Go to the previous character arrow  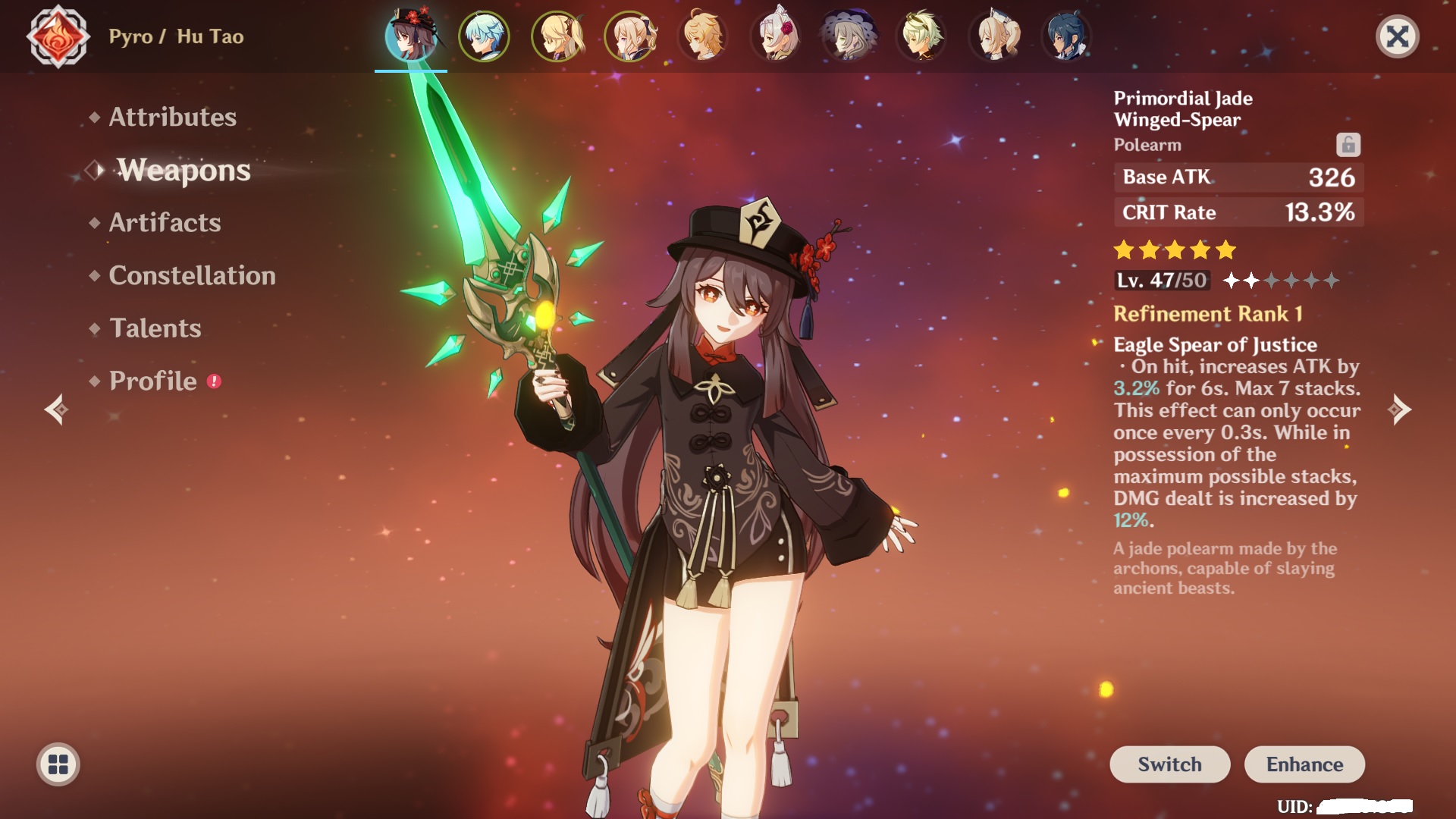click(x=56, y=409)
